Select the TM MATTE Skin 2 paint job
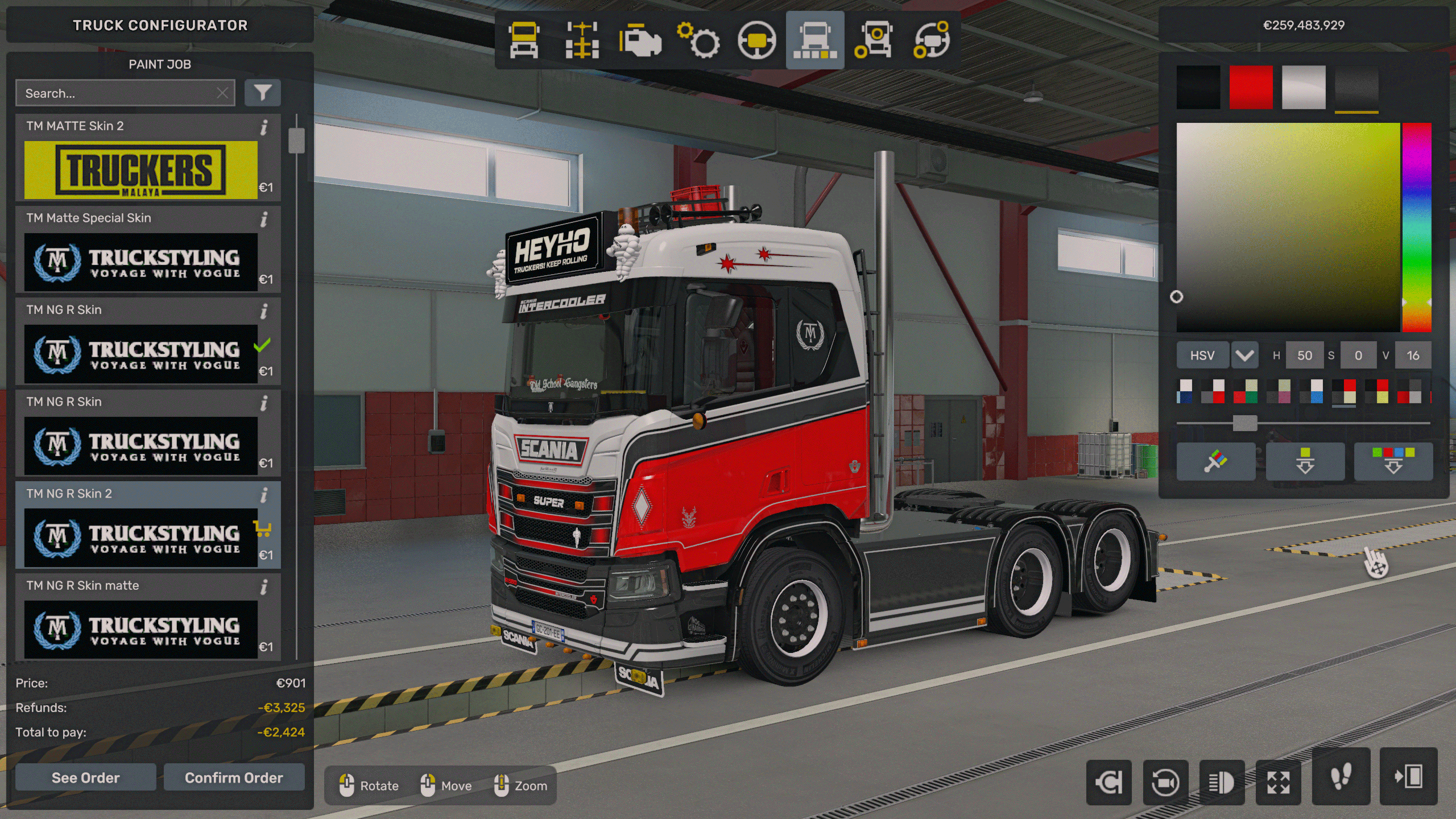The width and height of the screenshot is (1456, 819). 140,169
